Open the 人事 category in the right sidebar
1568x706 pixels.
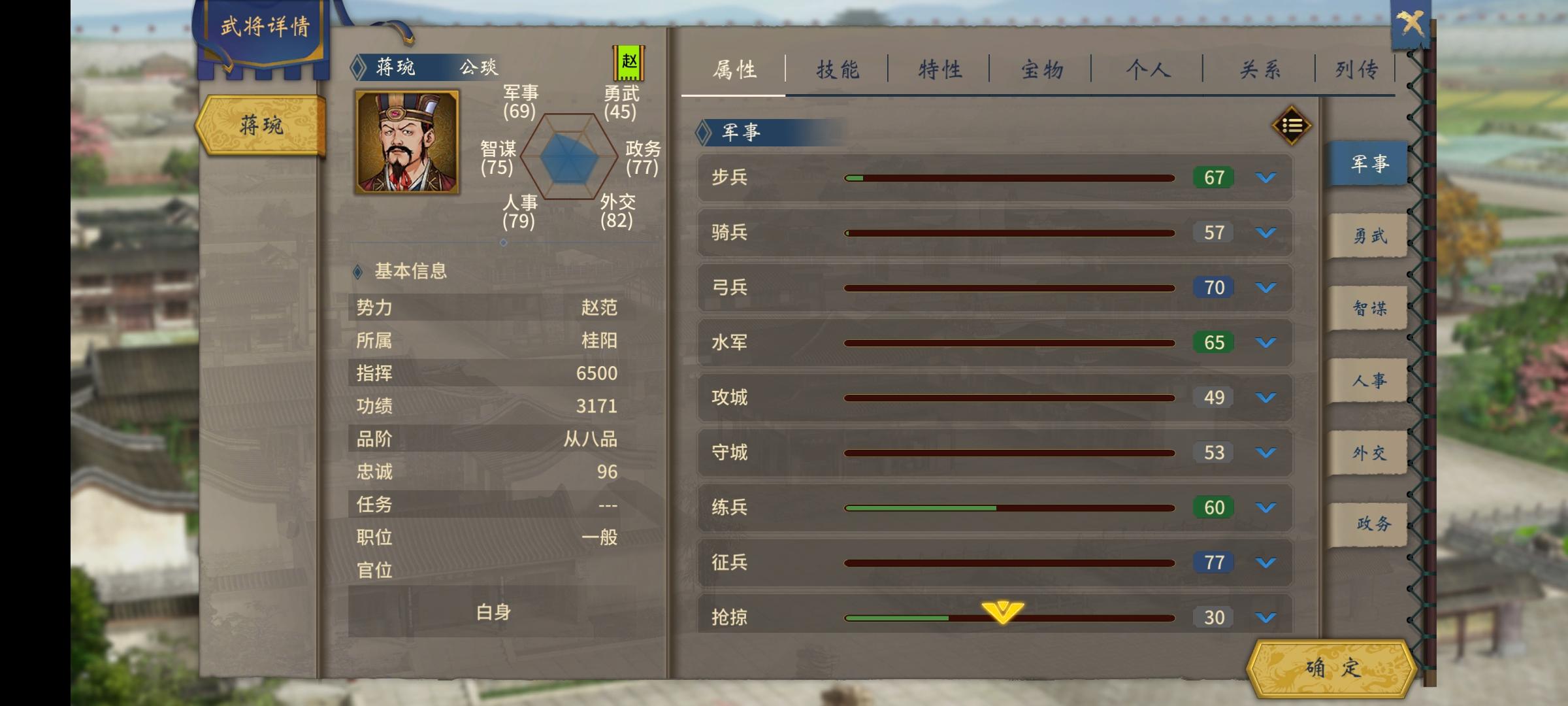1367,379
